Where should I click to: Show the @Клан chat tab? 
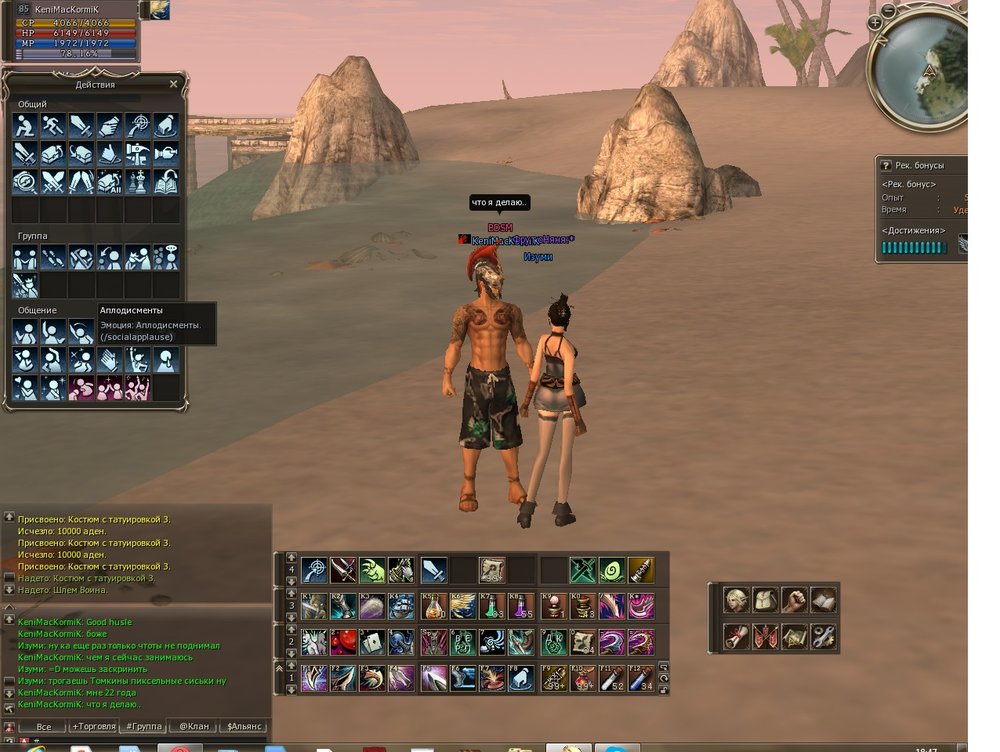point(193,727)
